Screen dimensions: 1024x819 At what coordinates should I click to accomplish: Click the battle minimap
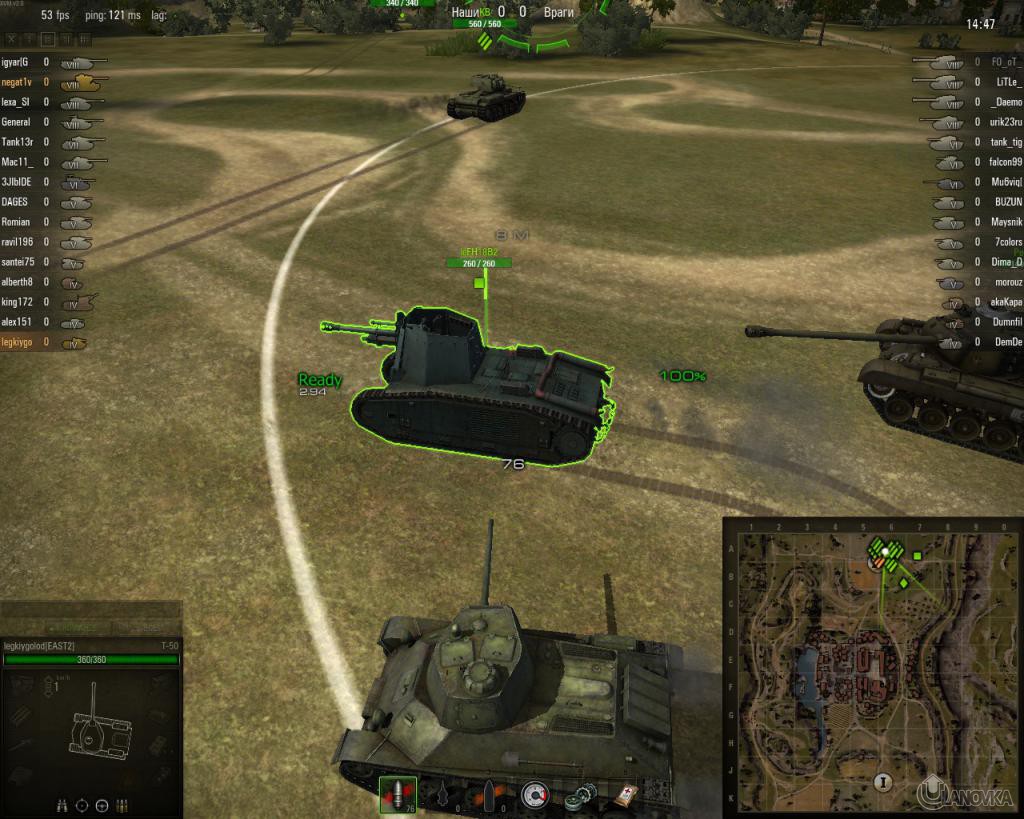pos(869,663)
